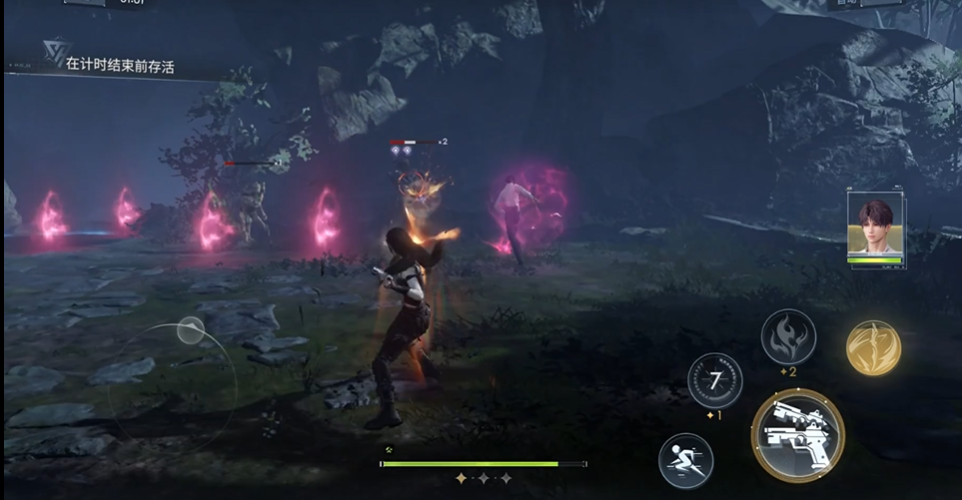Tap the dodge sprint button

[686, 461]
